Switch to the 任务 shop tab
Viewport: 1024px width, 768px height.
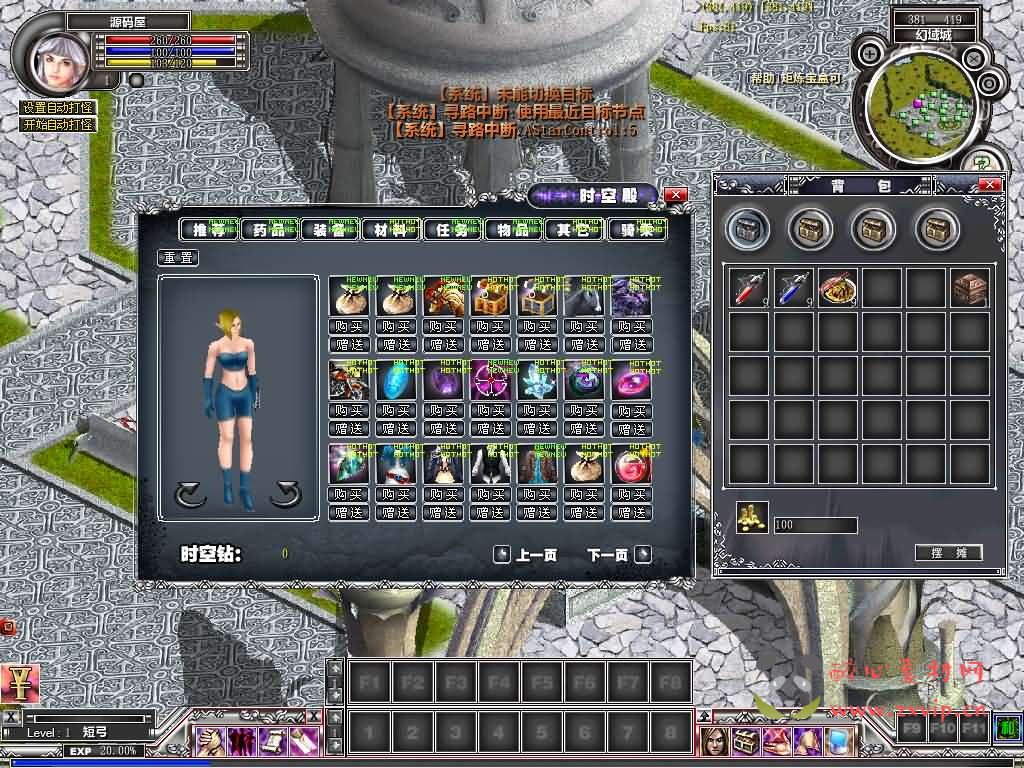point(452,230)
